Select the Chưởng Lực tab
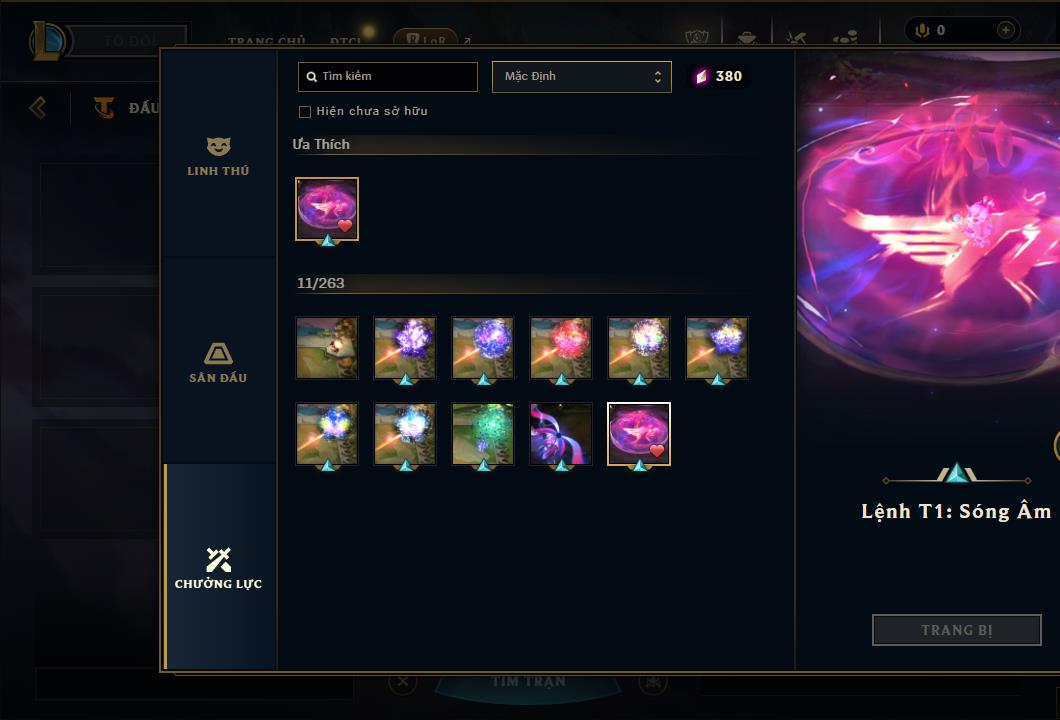Viewport: 1060px width, 720px height. (218, 568)
